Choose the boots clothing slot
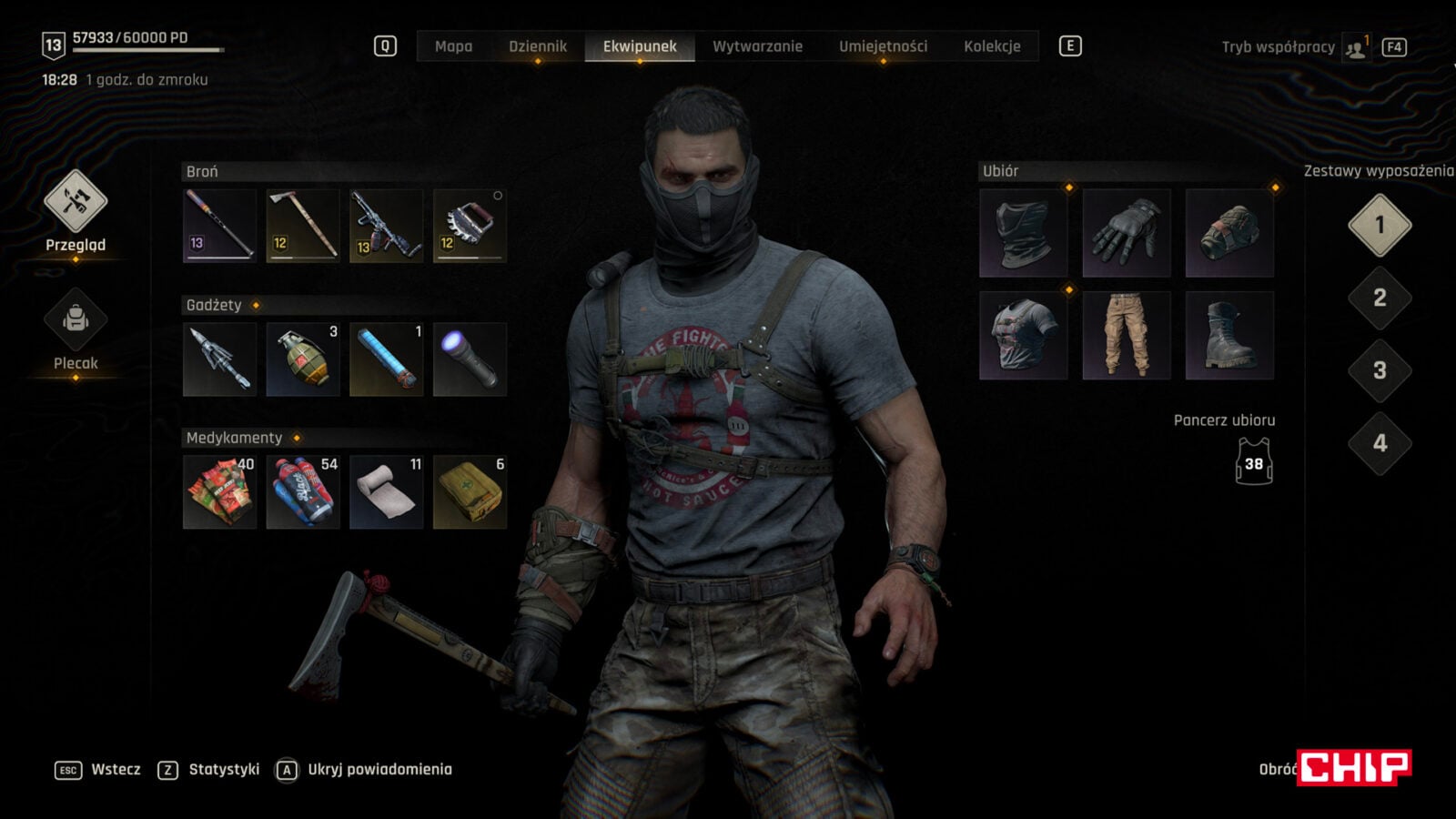The height and width of the screenshot is (819, 1456). point(1229,335)
